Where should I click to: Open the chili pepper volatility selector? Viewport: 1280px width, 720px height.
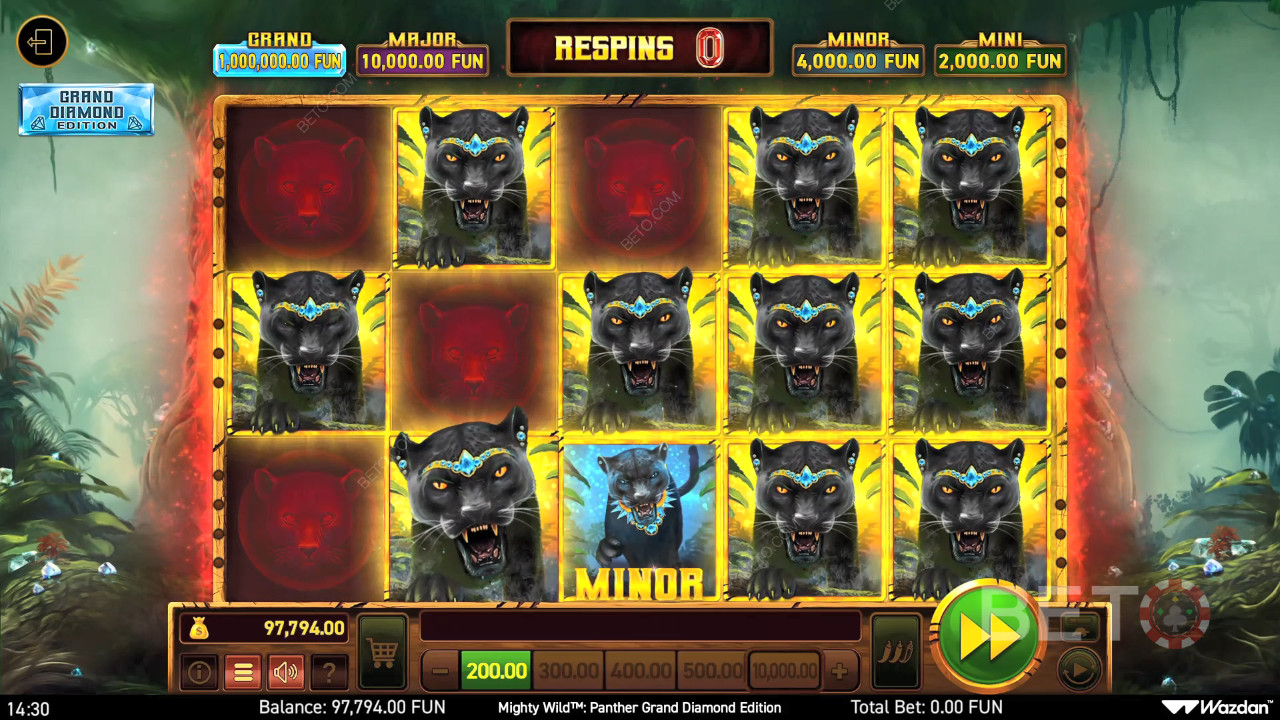(895, 652)
